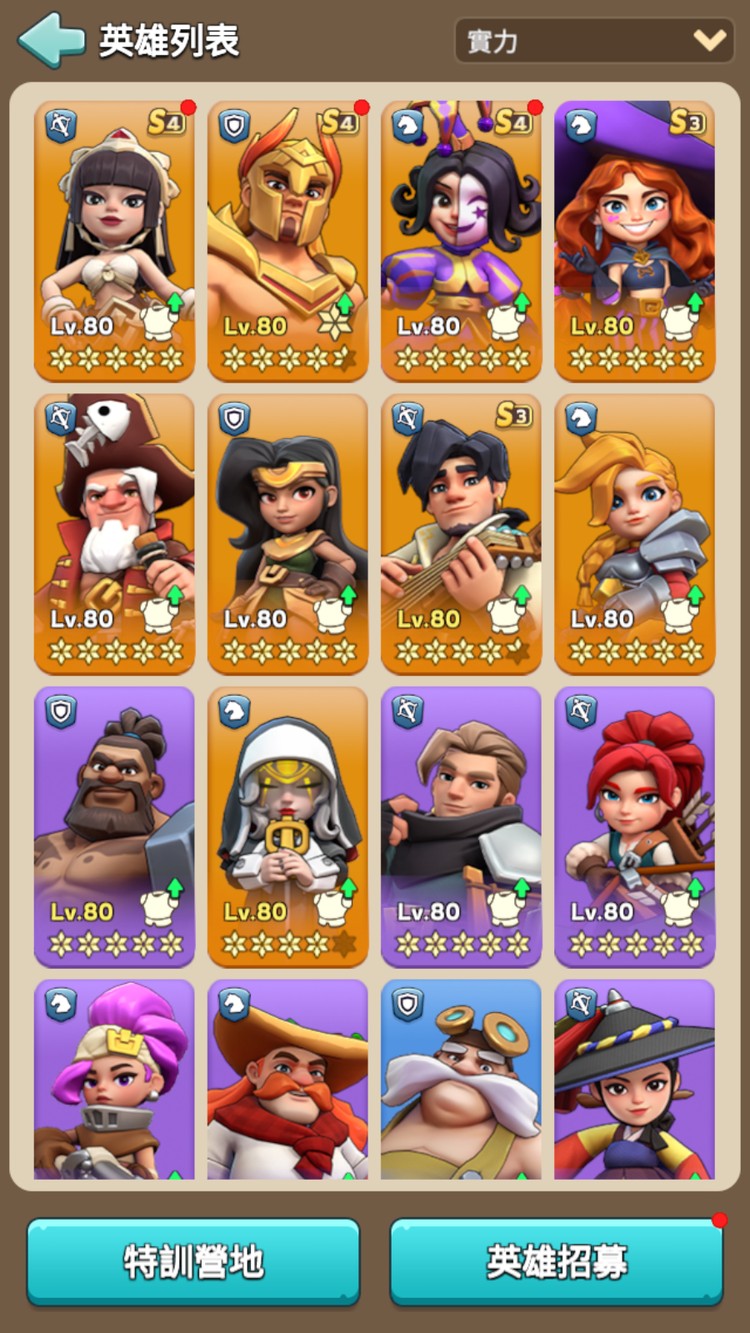Open the 實力 sorting dropdown

point(594,41)
